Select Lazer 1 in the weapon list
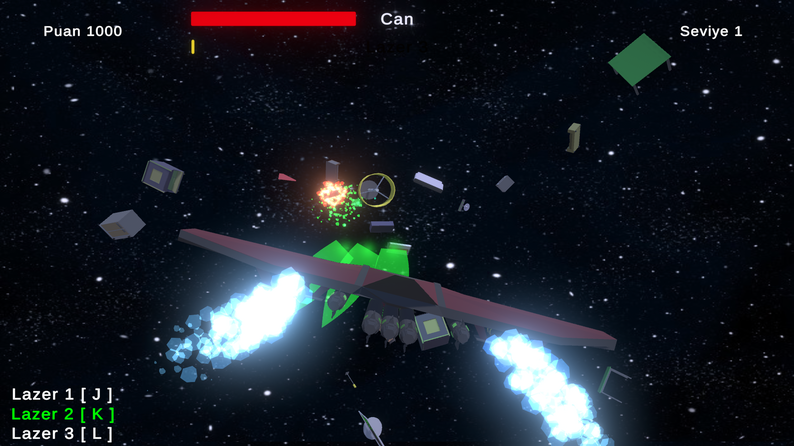The image size is (794, 446). pos(62,394)
